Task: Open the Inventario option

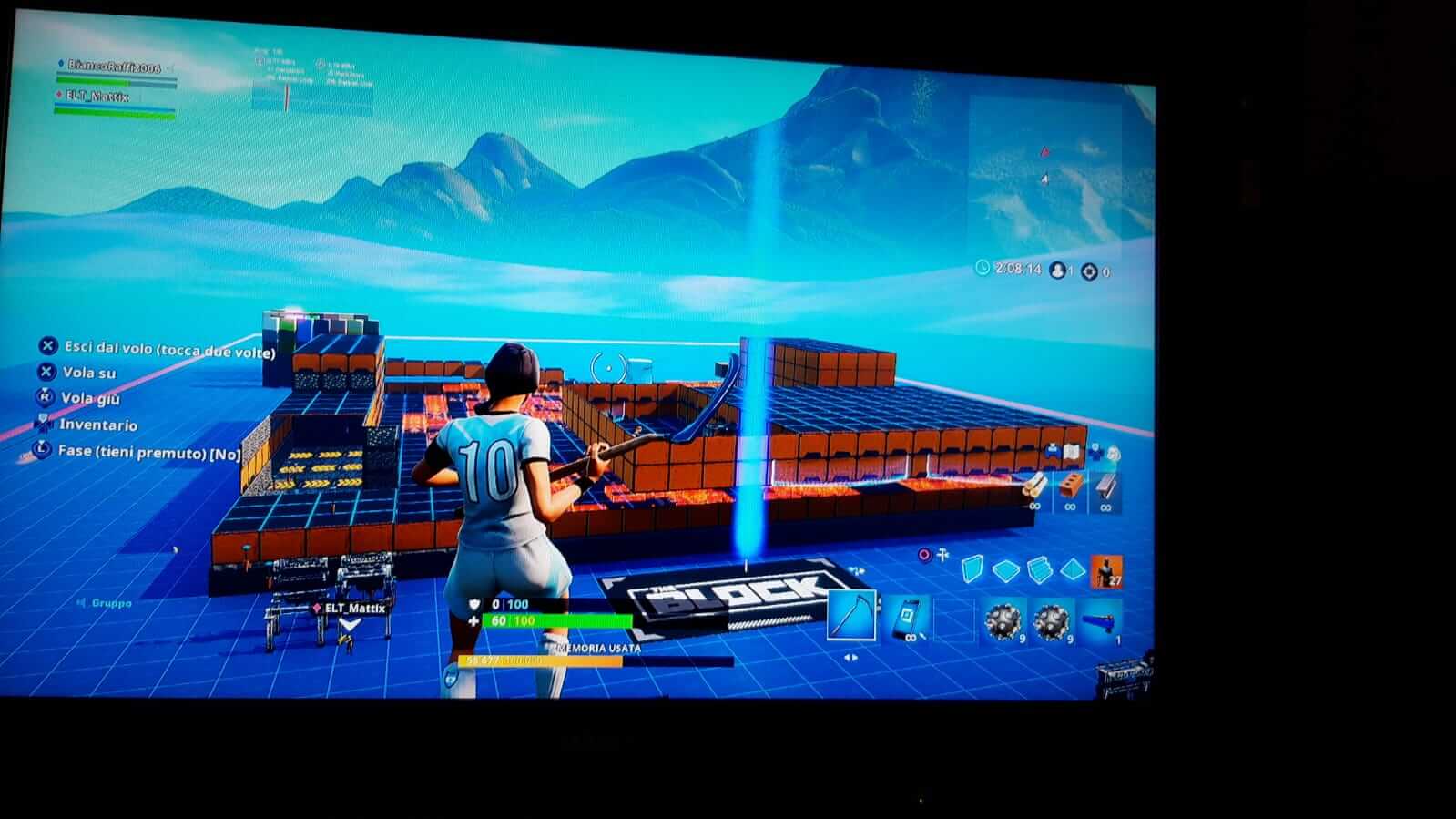Action: click(98, 425)
